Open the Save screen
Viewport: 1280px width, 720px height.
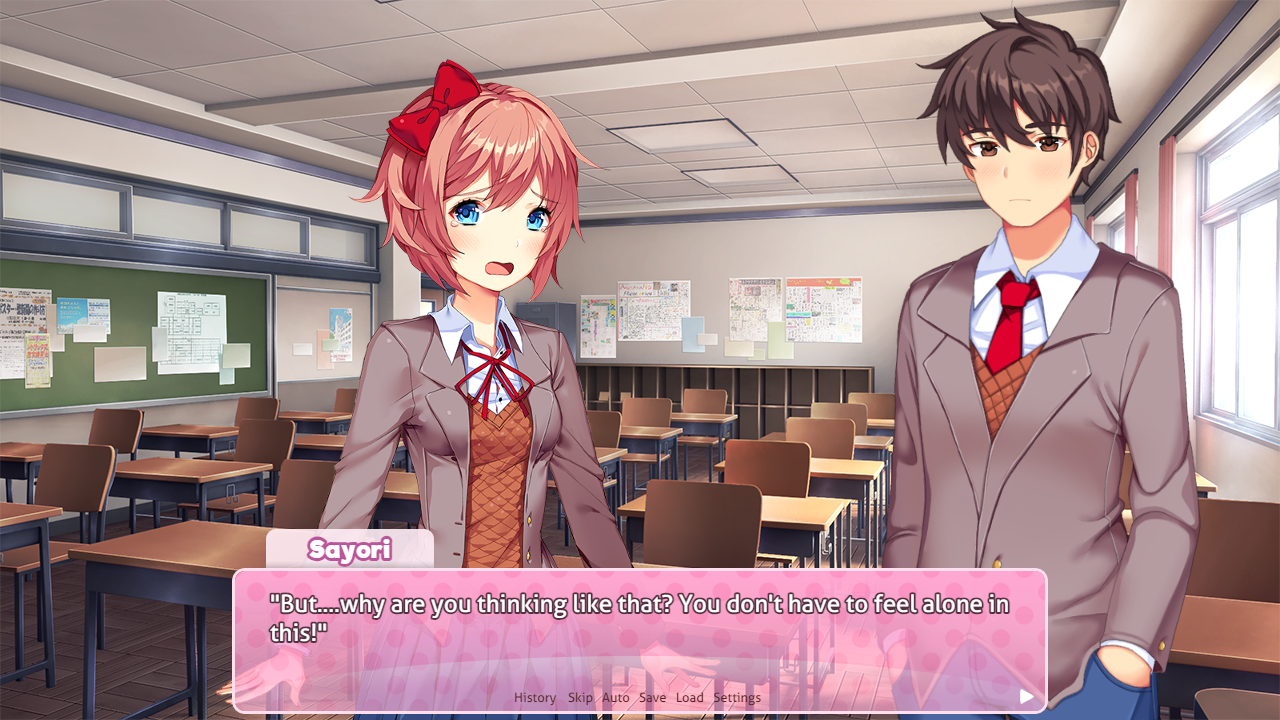(x=652, y=697)
